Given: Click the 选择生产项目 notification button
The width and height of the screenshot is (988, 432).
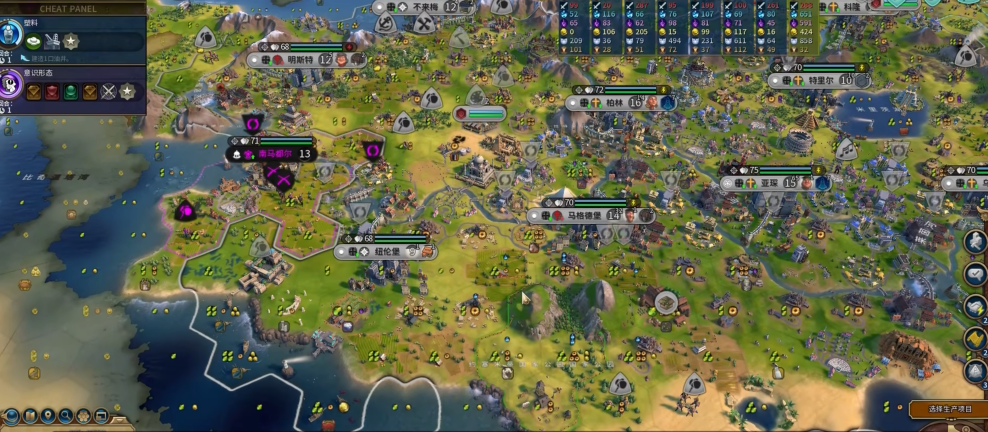Looking at the screenshot, I should [948, 409].
